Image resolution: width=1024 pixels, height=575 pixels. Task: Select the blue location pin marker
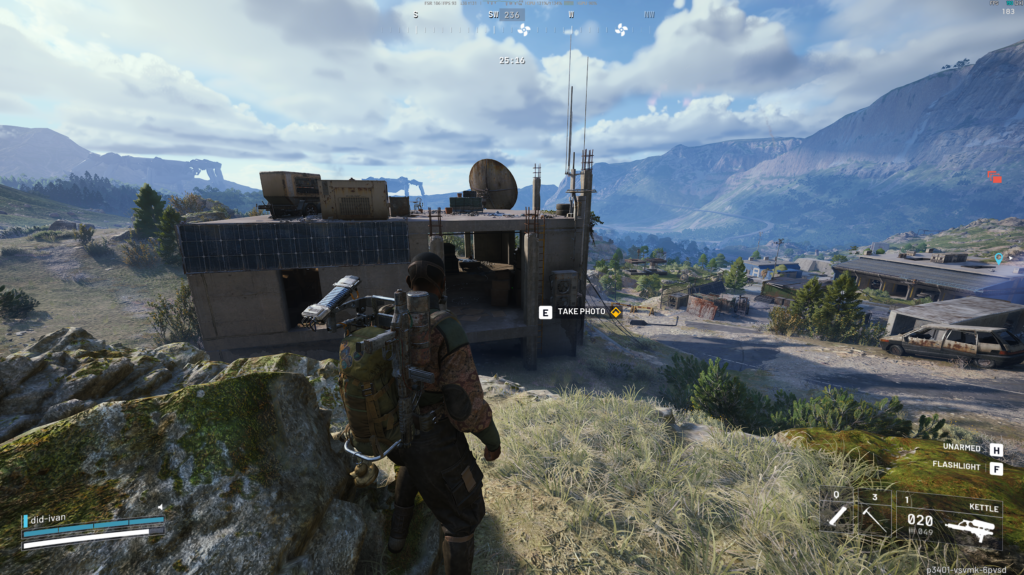click(998, 258)
